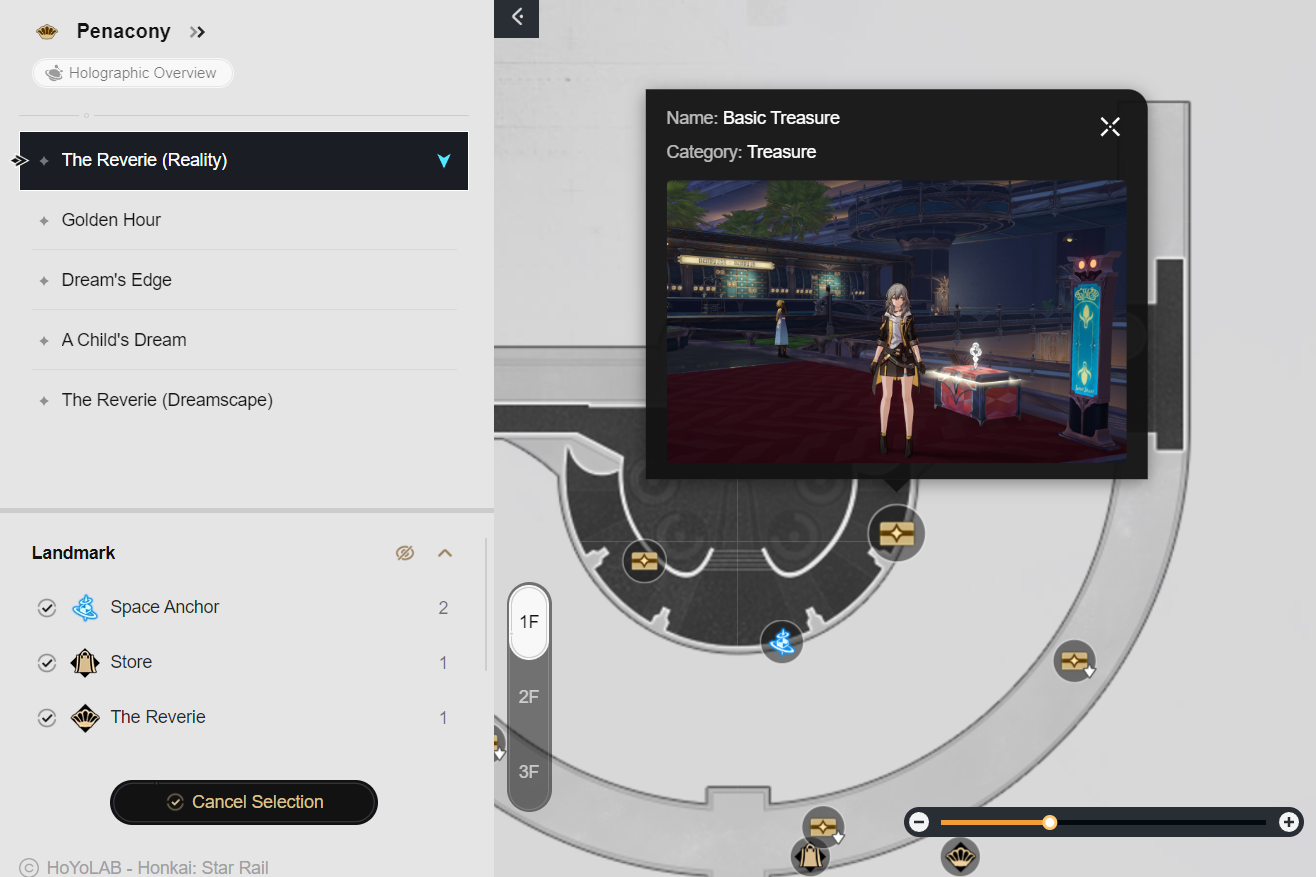Select the blue Space Anchor marker on the map
The image size is (1316, 877).
pyautogui.click(x=781, y=641)
